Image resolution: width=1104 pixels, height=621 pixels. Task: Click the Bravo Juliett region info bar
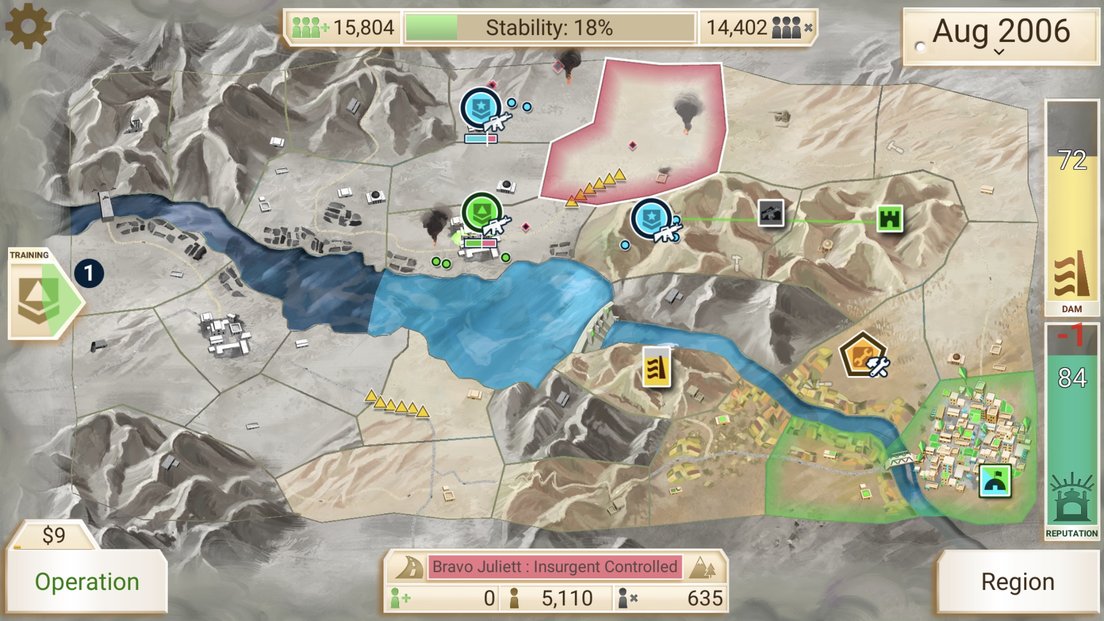555,567
